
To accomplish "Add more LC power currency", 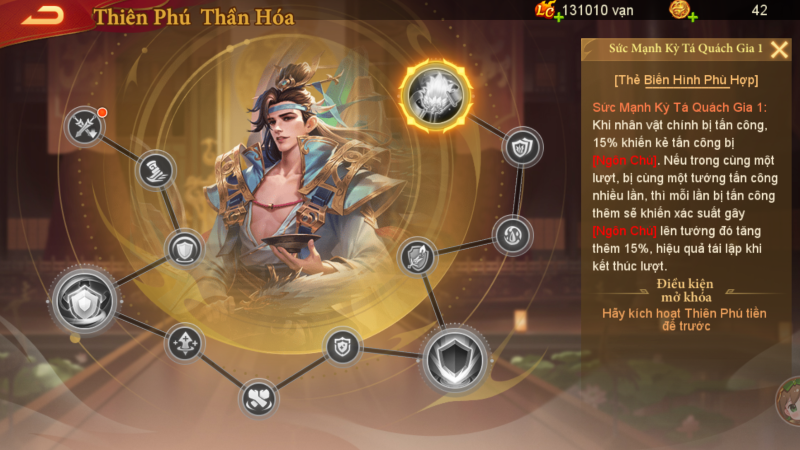I will (x=557, y=17).
